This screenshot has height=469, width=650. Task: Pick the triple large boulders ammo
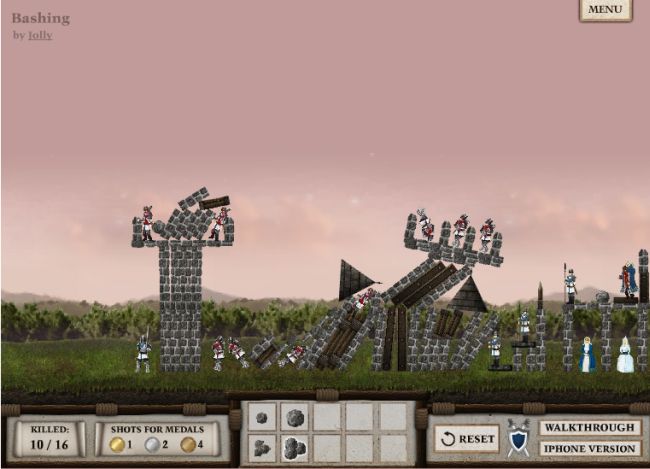pyautogui.click(x=294, y=447)
